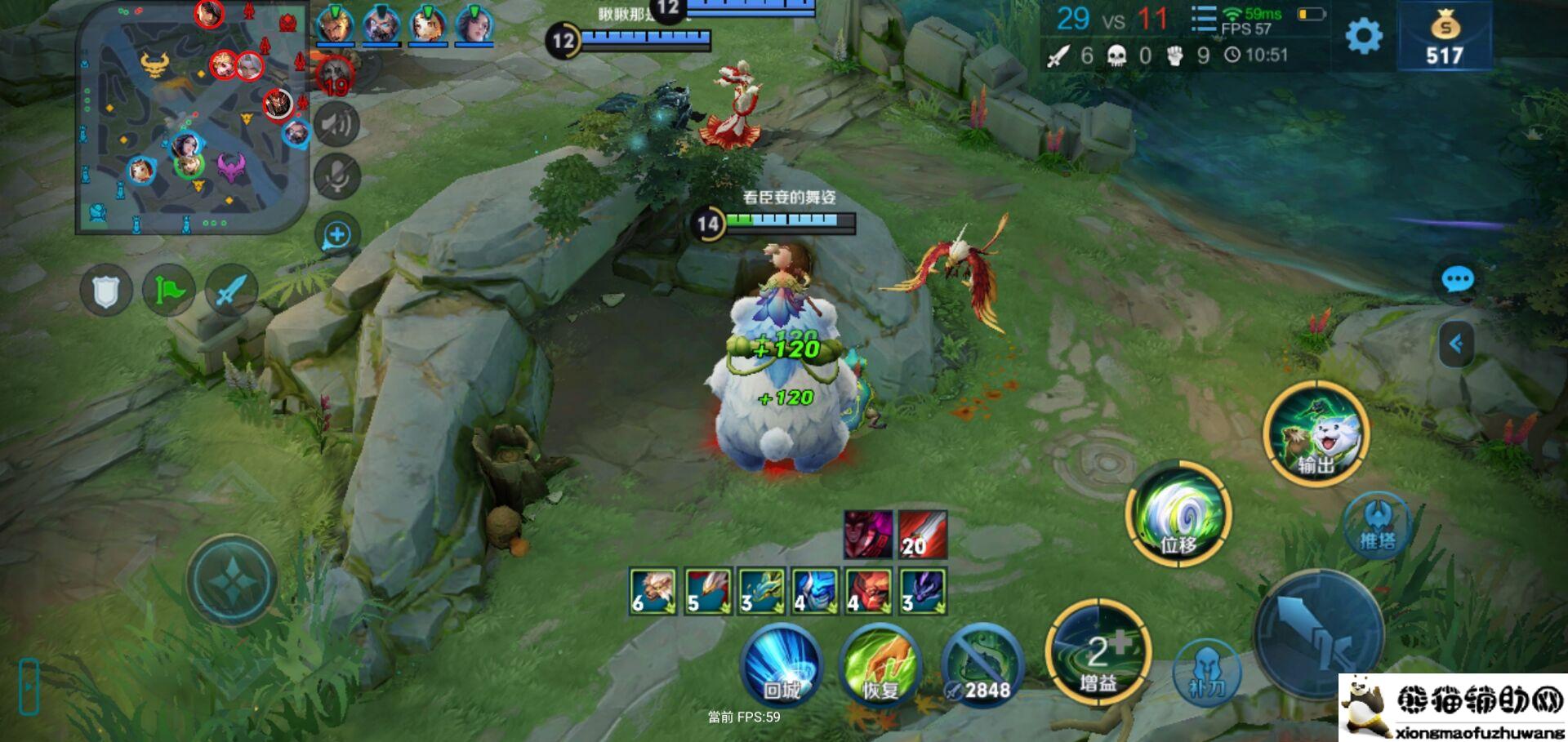The height and width of the screenshot is (742, 1568).
Task: Use the 增益 buff skill
Action: pos(1098,653)
